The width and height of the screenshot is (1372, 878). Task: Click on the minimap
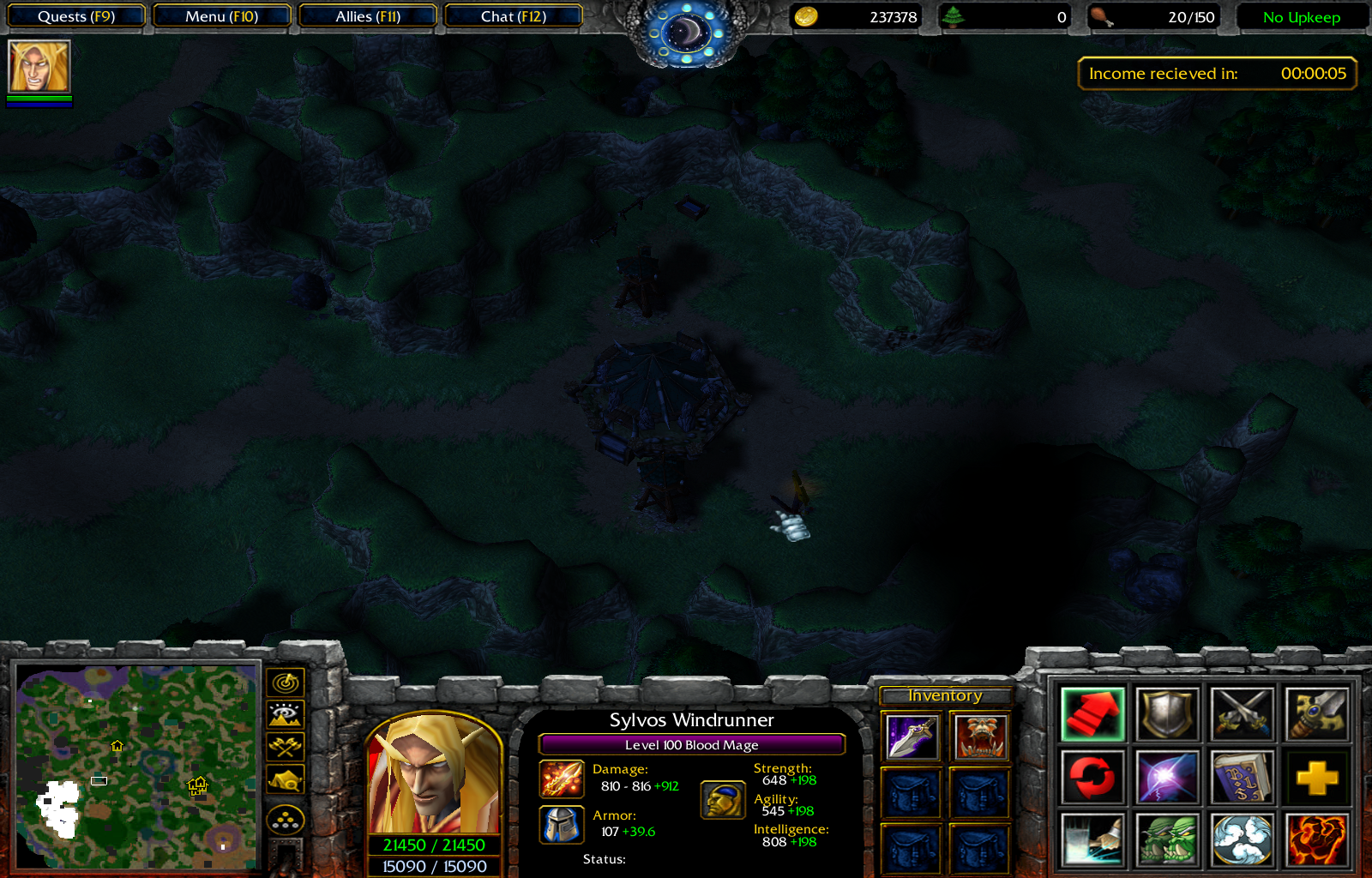[x=137, y=767]
